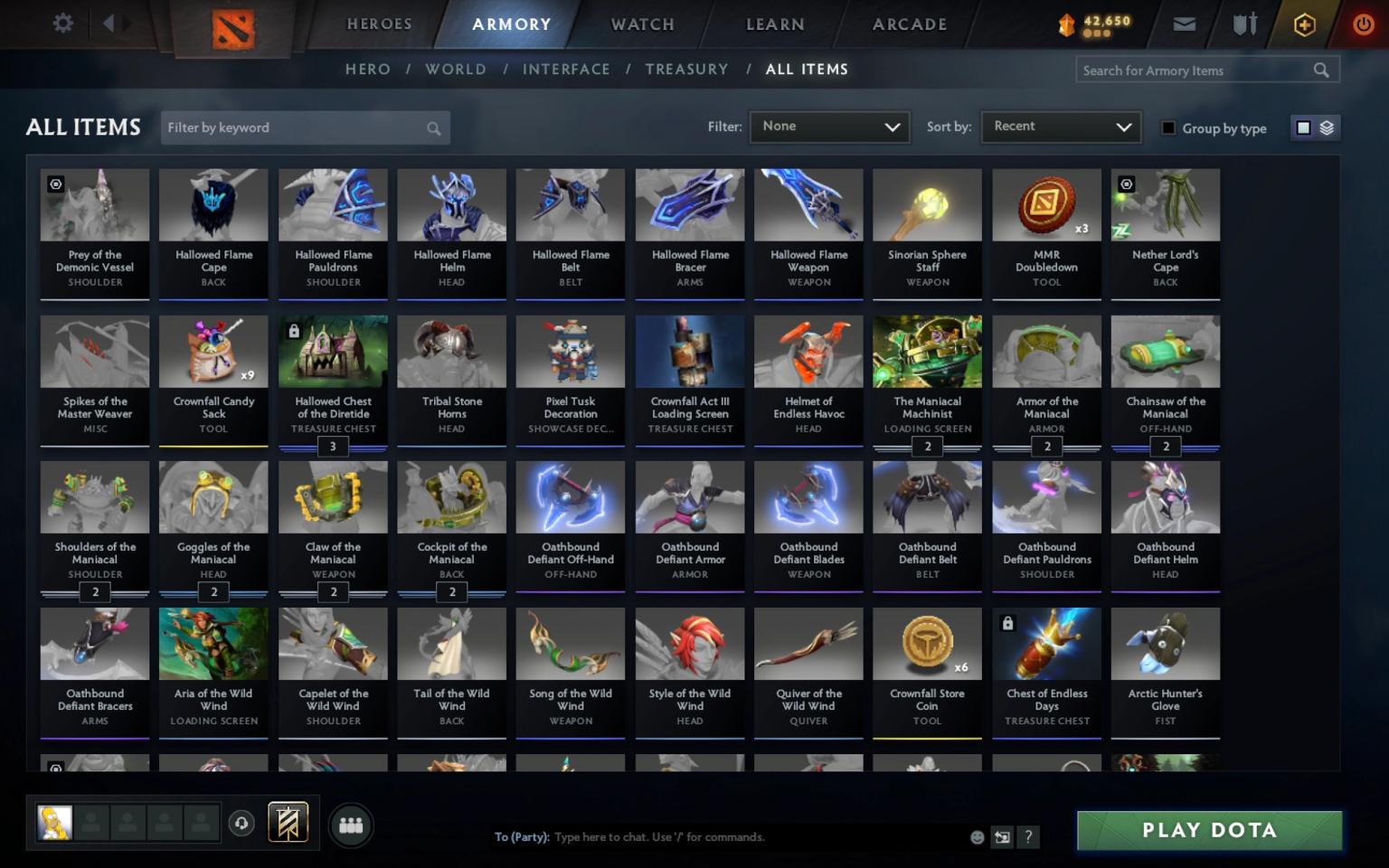Open the emoticon picker in chat bar

977,837
